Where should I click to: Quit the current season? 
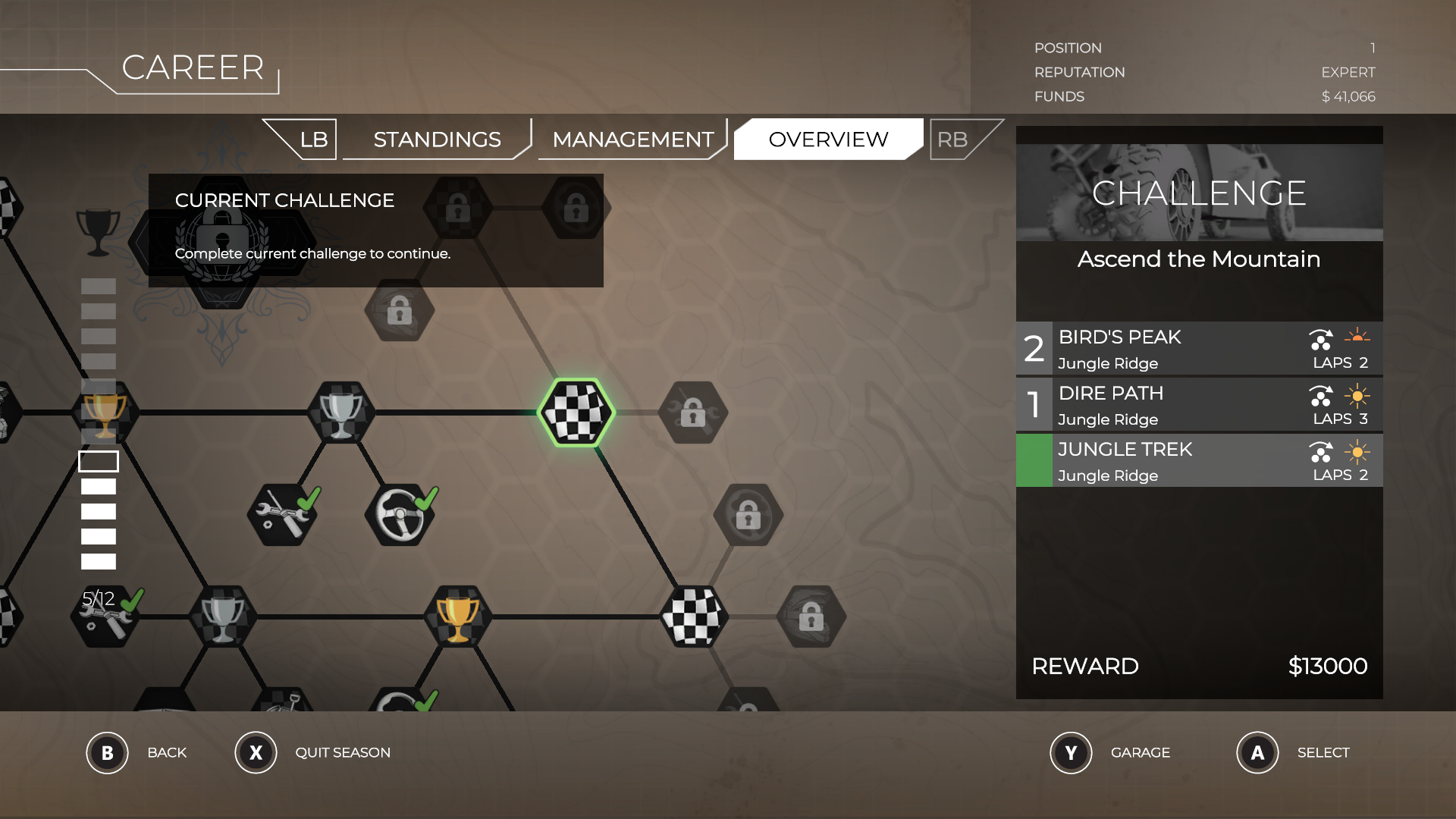pos(342,753)
